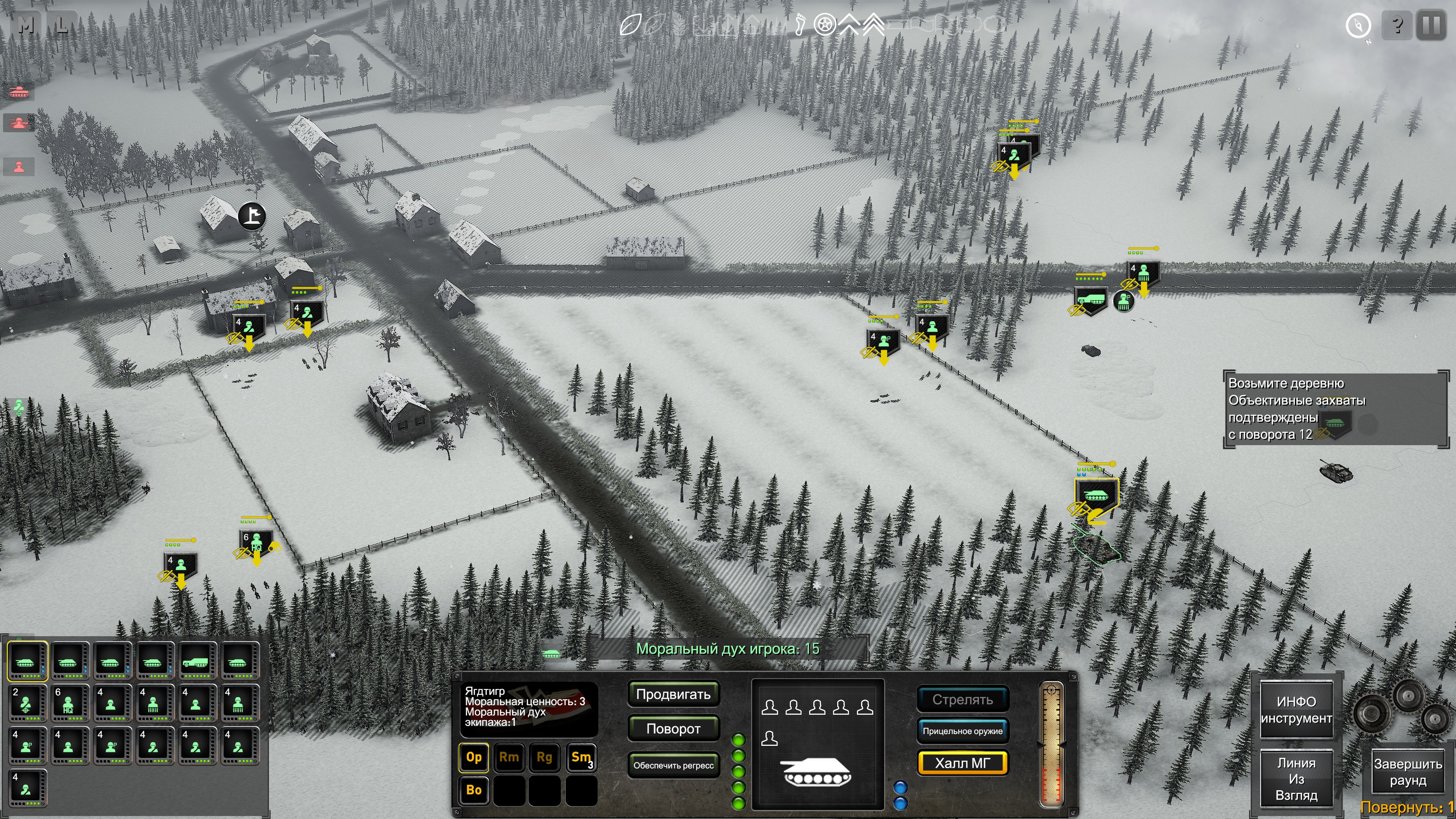Screen dimensions: 1456x819
Task: Select Прицельное оружие weapon option
Action: pyautogui.click(x=962, y=731)
